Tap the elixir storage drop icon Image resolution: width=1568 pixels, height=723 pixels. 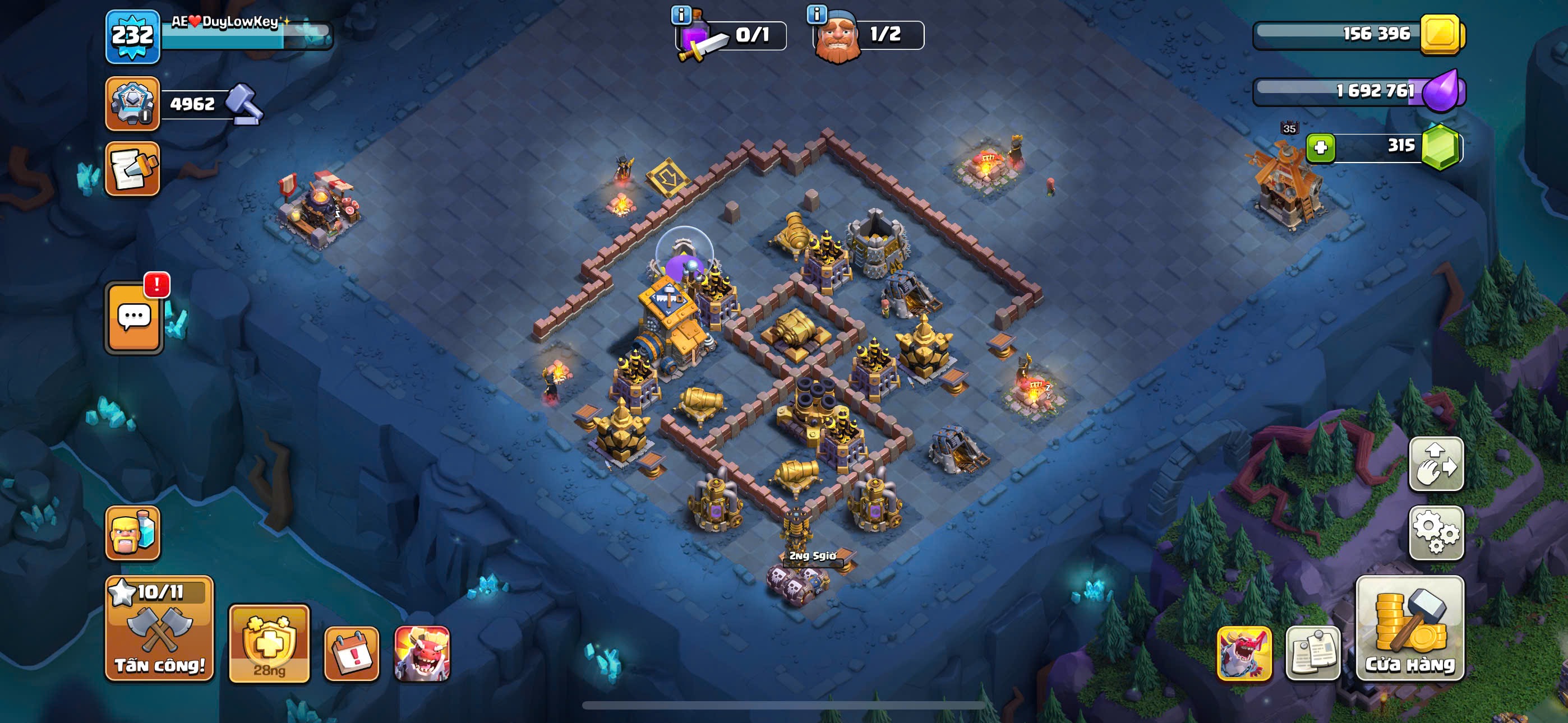[x=1441, y=91]
